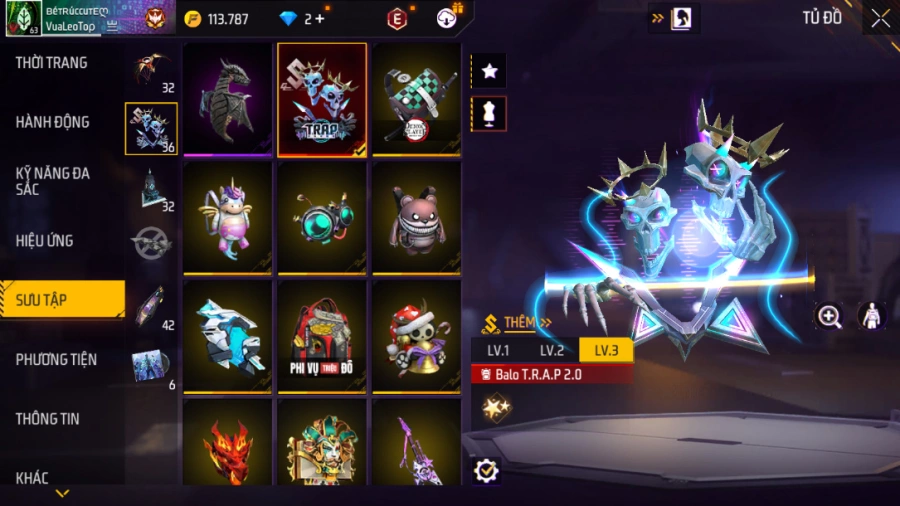The height and width of the screenshot is (506, 900).
Task: Switch to the Hành Động tab
Action: [53, 122]
